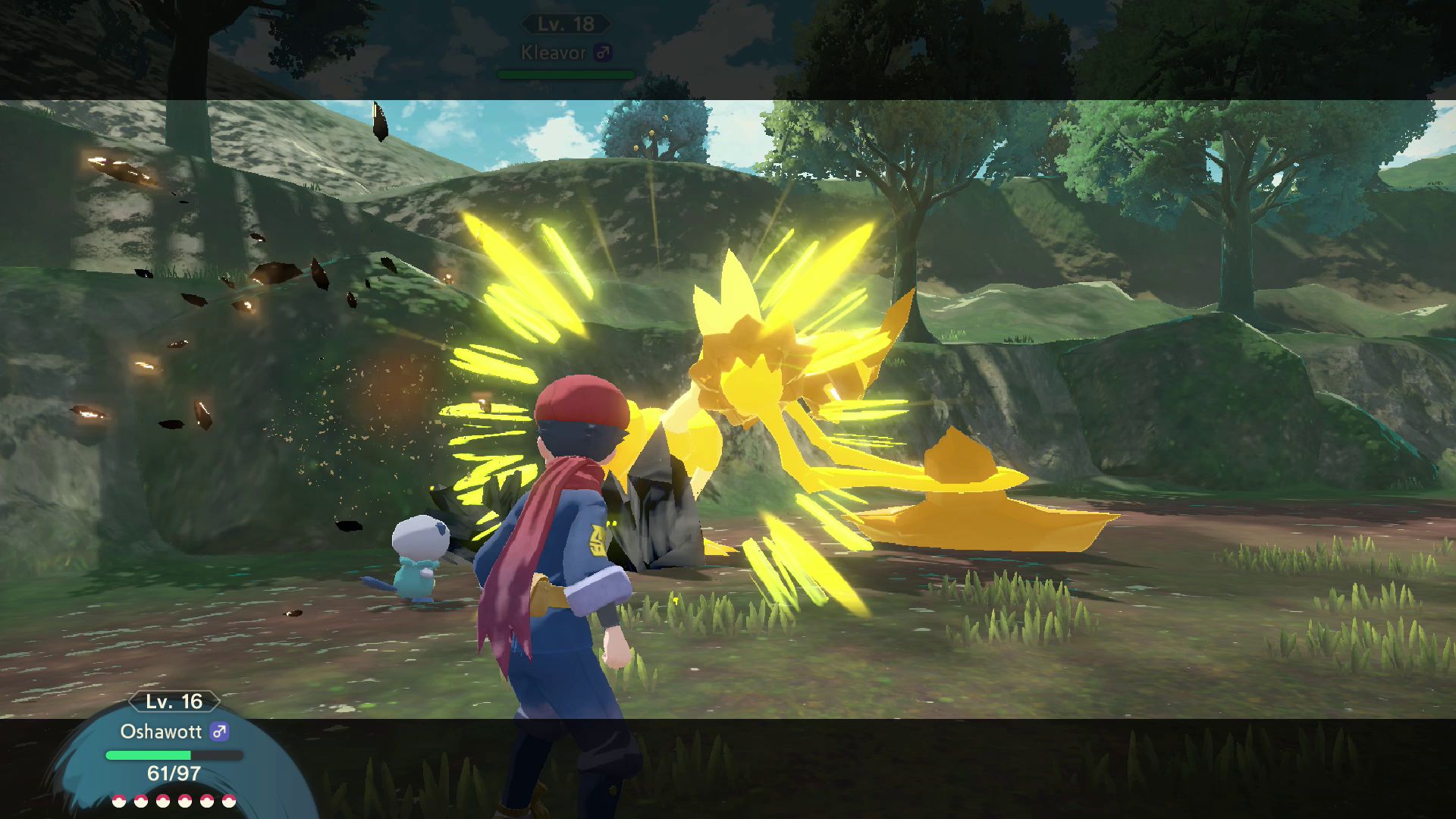Select the third Poké Ball party icon
1456x819 pixels.
click(x=162, y=800)
